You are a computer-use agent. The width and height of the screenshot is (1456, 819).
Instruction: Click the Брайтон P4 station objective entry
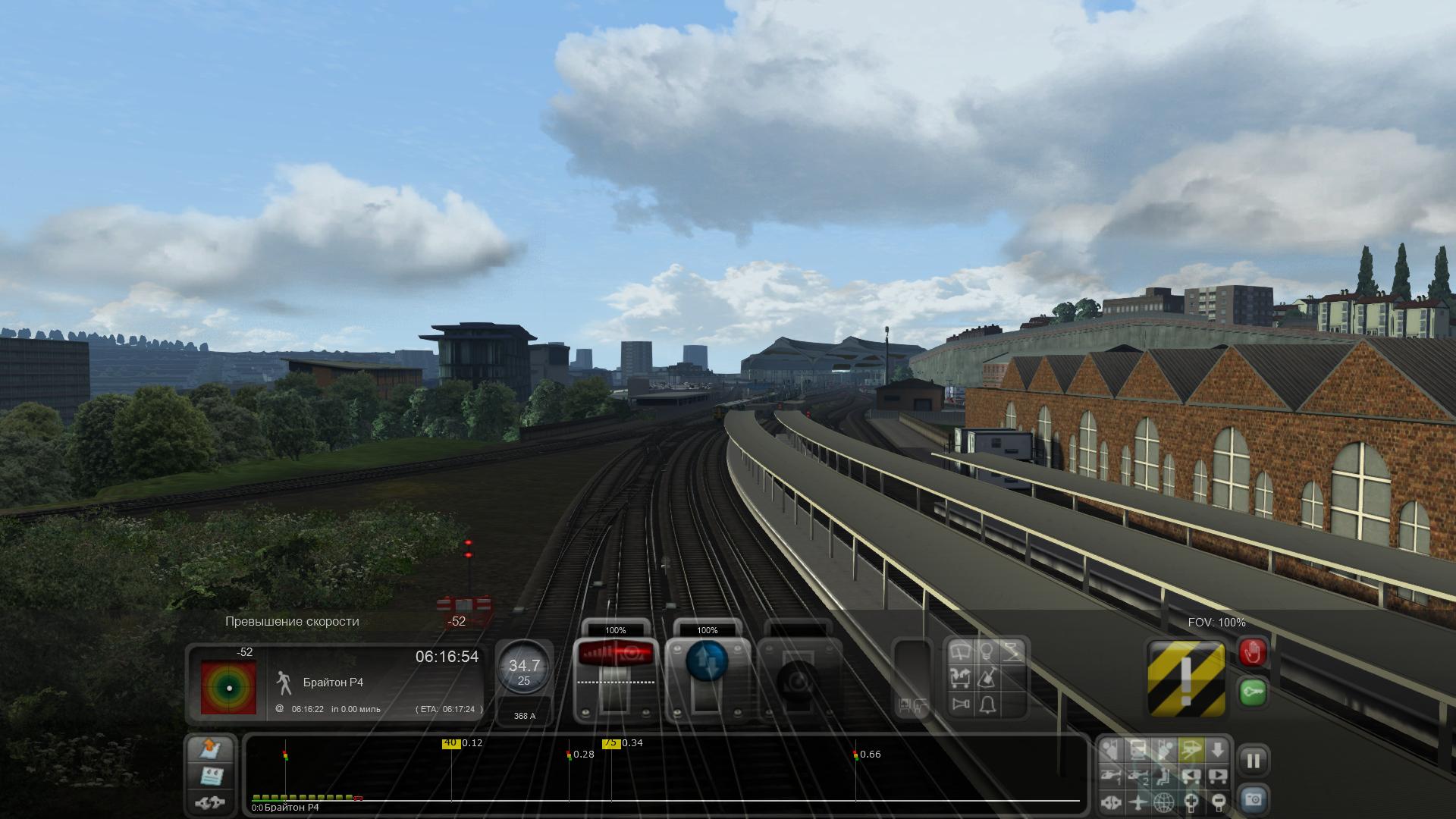(333, 682)
